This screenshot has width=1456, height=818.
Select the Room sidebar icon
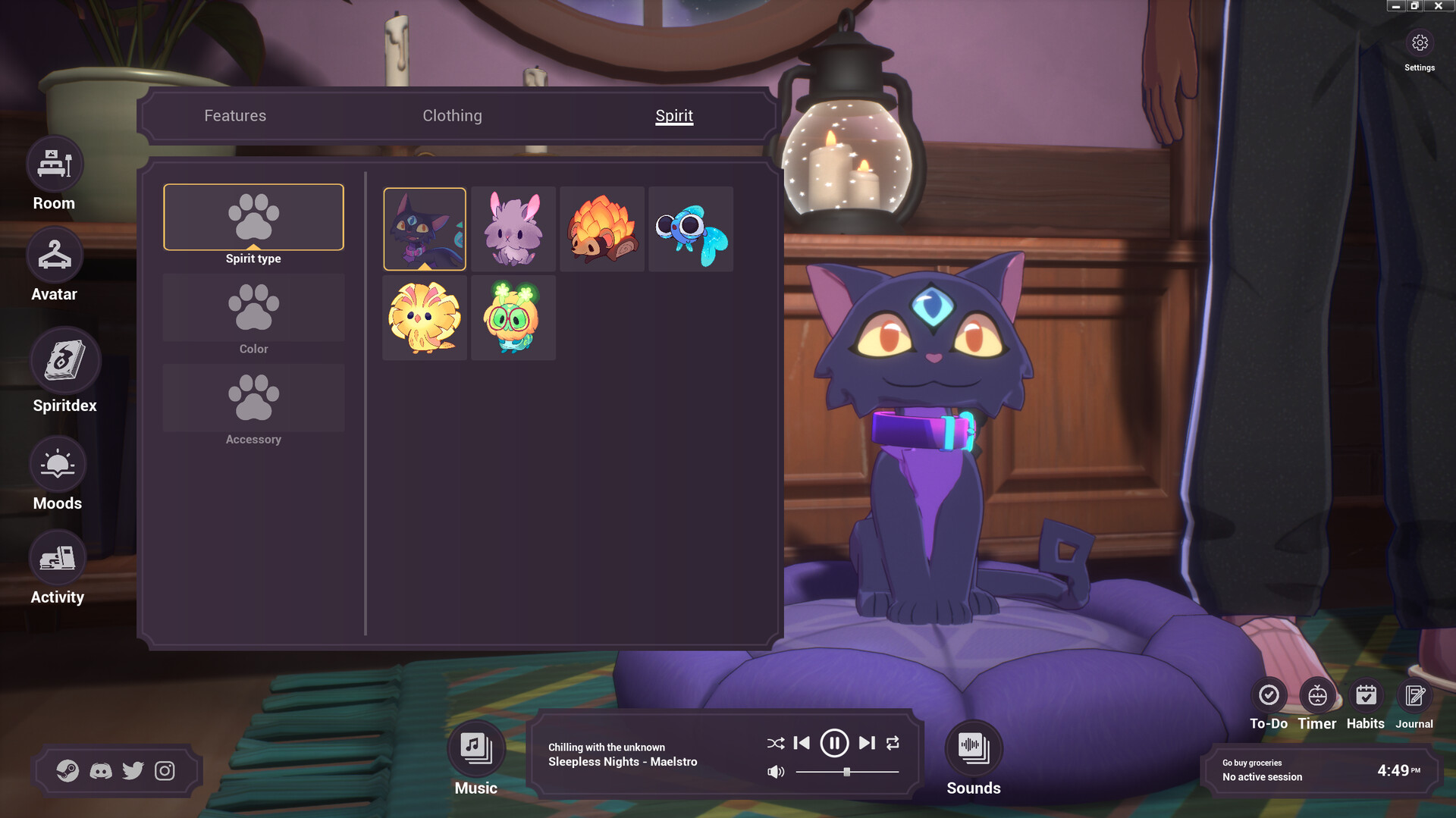(x=54, y=163)
